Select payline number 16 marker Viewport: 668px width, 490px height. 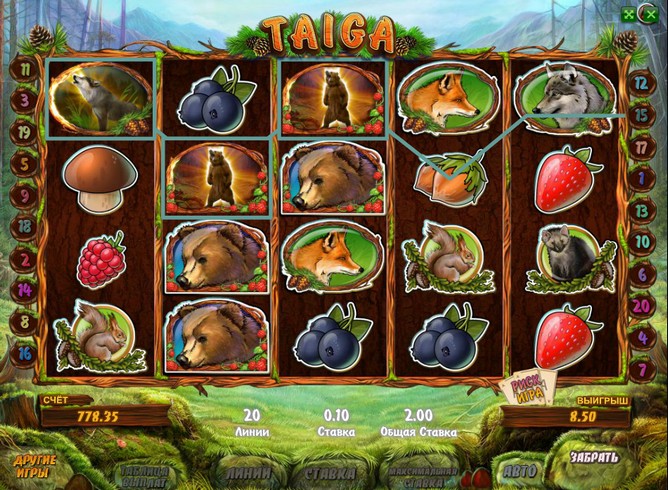pos(22,351)
